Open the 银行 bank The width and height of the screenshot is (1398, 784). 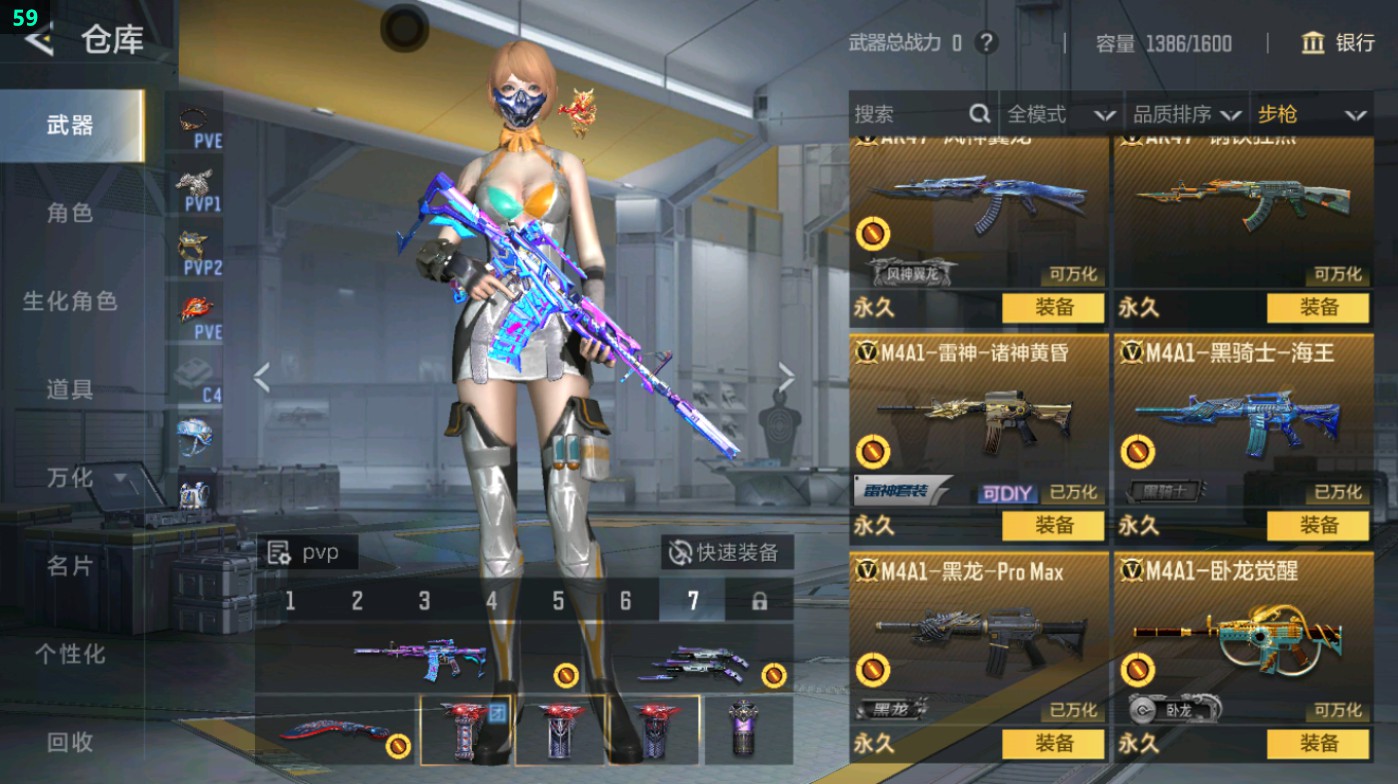(x=1338, y=43)
